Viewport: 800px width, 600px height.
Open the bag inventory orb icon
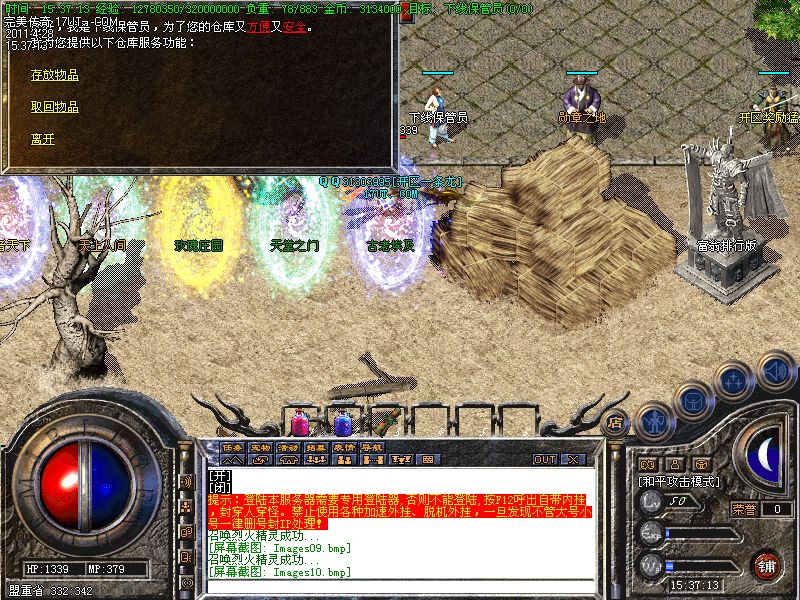[693, 400]
